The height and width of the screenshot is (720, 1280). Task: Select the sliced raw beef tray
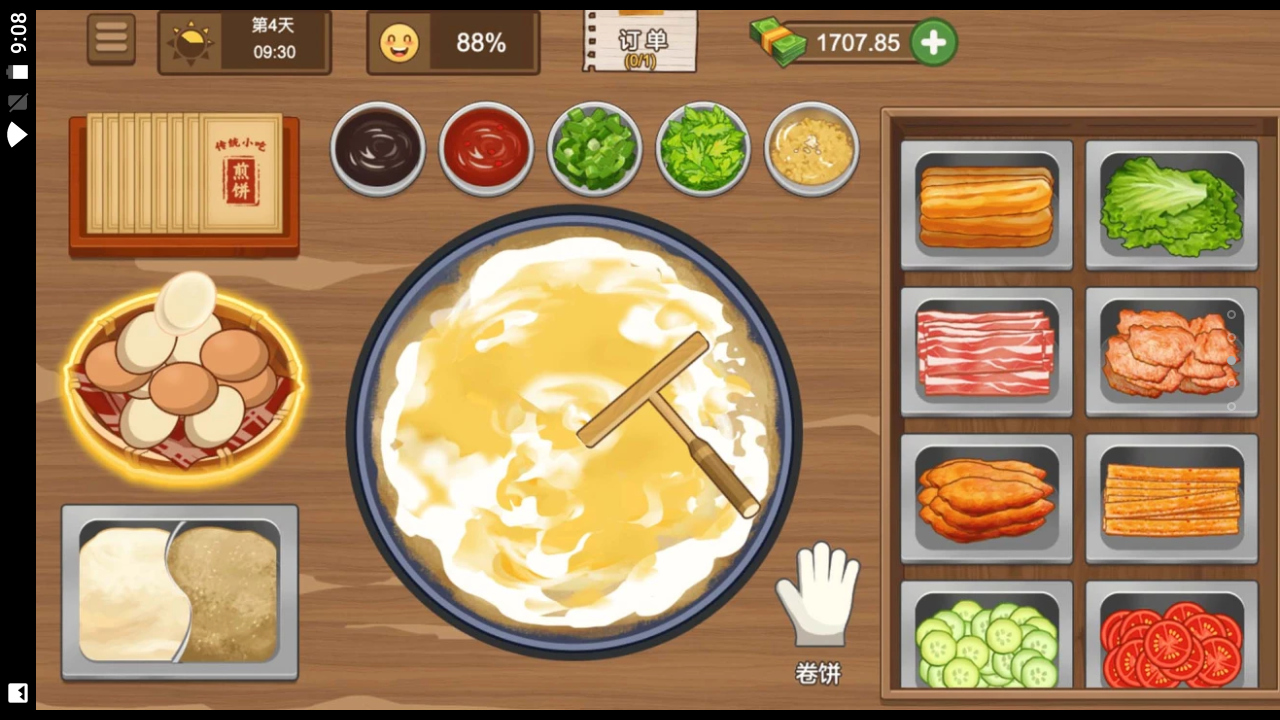(x=986, y=351)
